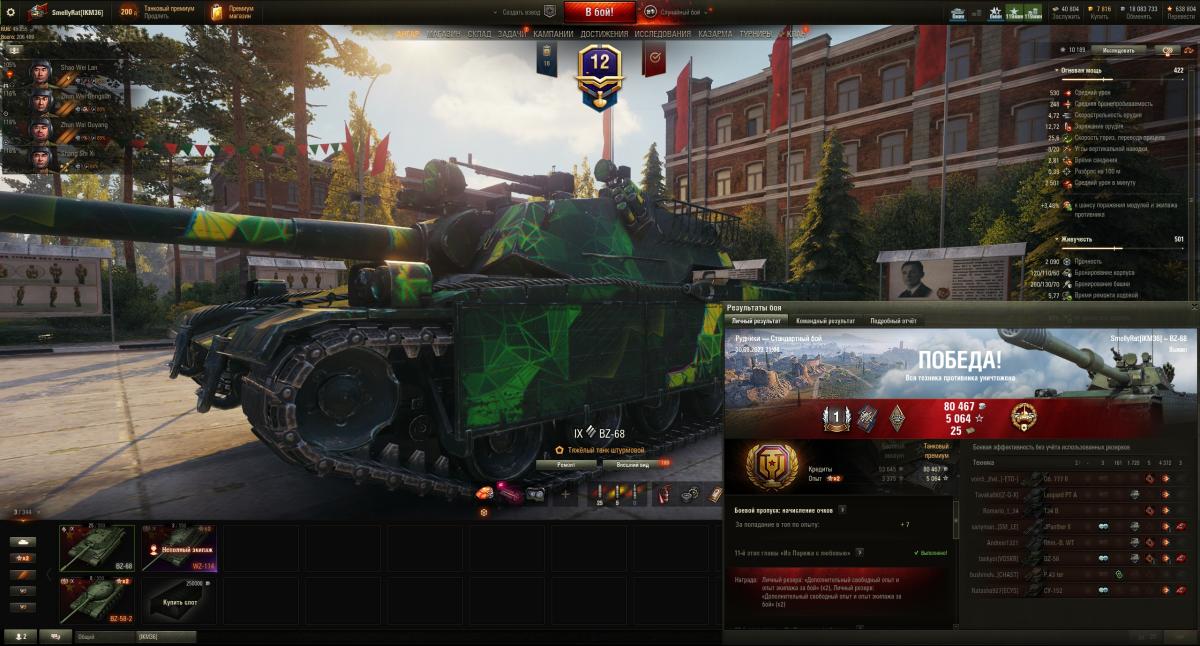Open the «Исследования» research menu
Image resolution: width=1200 pixels, height=646 pixels.
[662, 34]
